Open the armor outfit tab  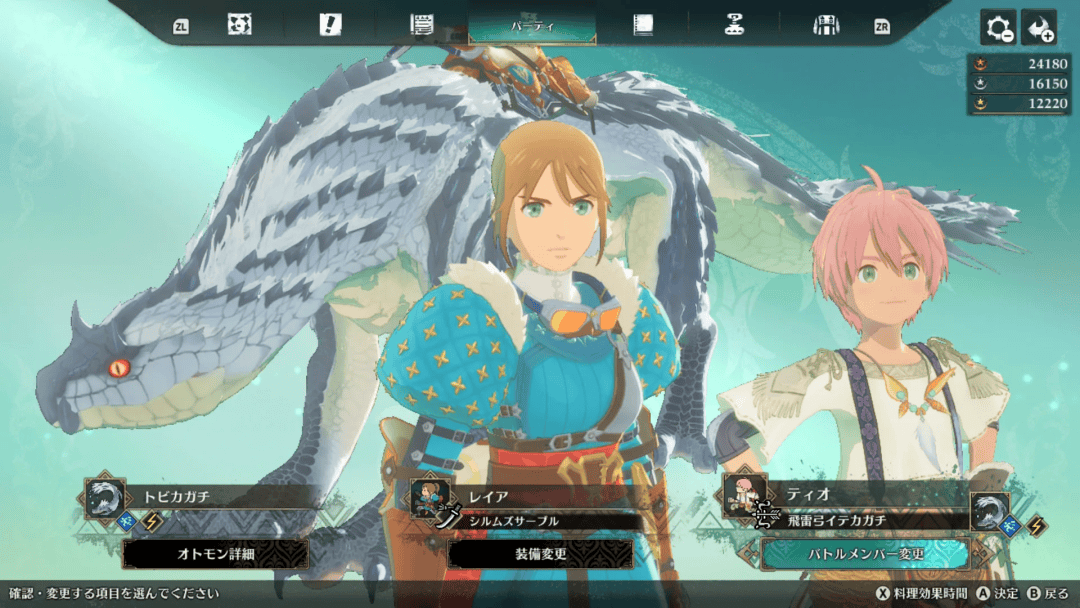click(825, 25)
